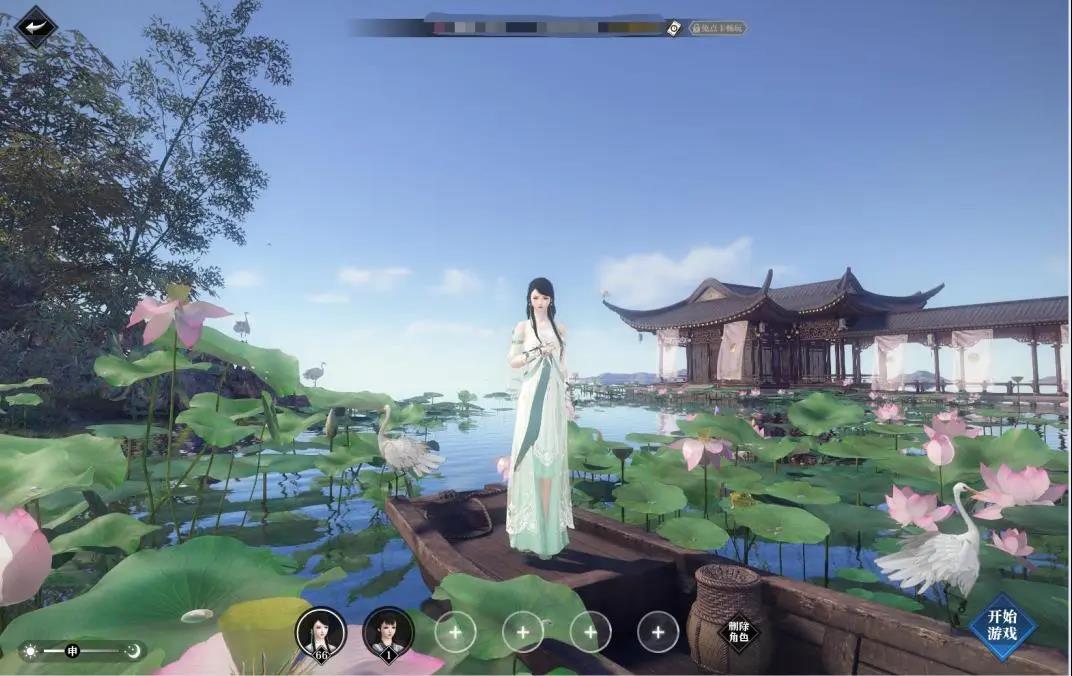Click the 删除角色 delete character button
The image size is (1072, 676).
click(x=738, y=631)
